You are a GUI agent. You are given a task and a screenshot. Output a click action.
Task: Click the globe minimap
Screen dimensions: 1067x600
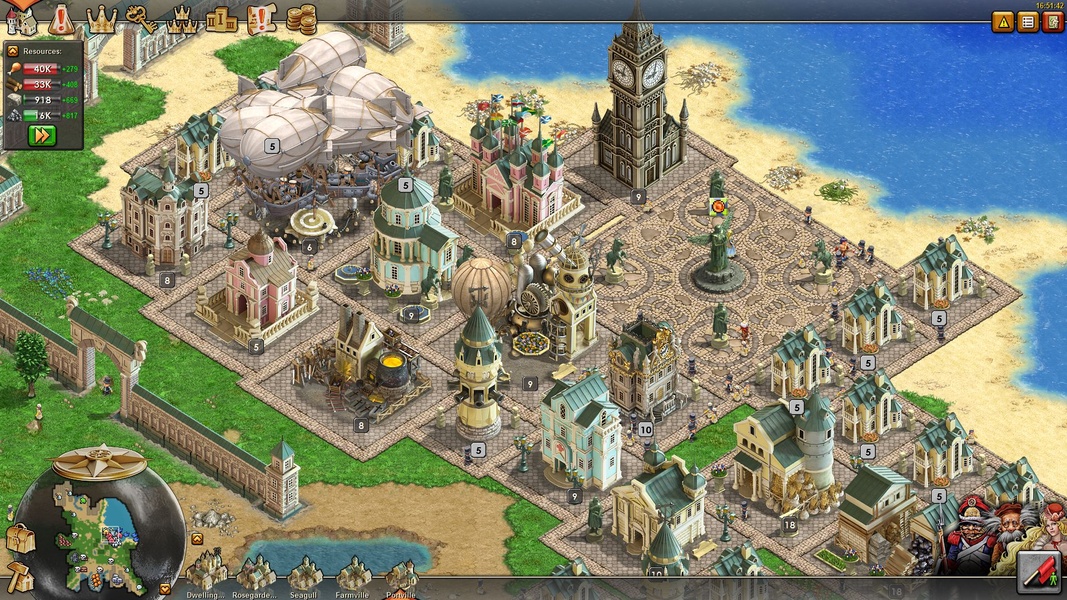pyautogui.click(x=100, y=530)
